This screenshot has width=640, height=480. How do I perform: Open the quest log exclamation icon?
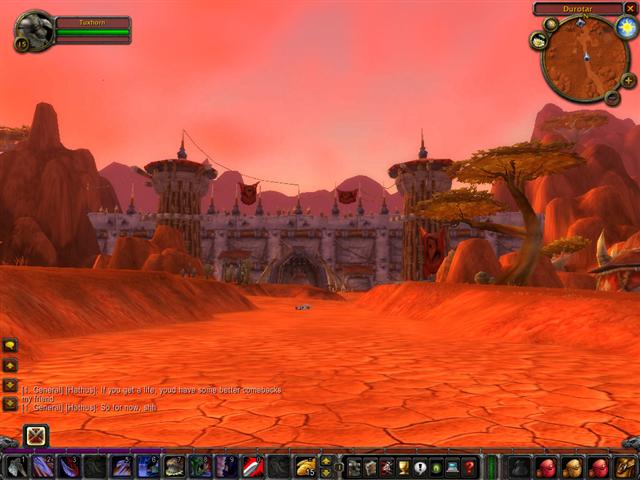(x=420, y=467)
